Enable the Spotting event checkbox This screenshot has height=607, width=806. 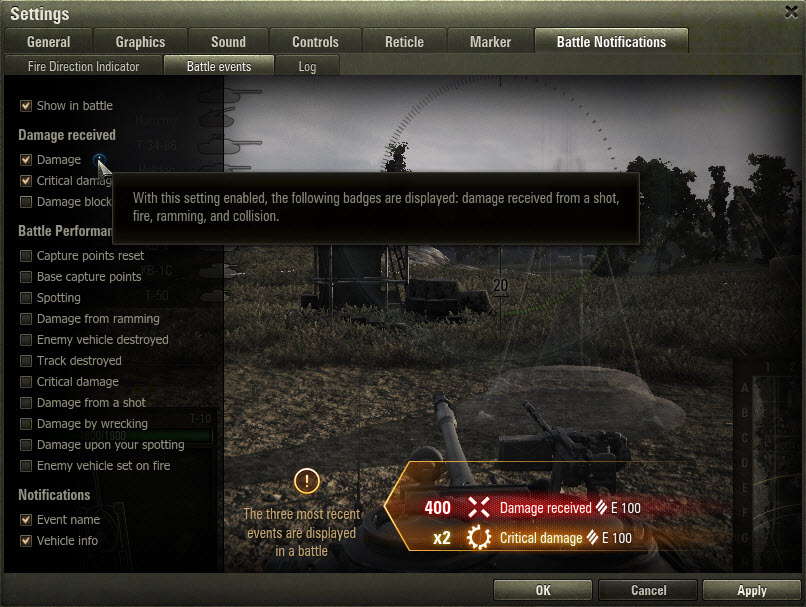coord(26,298)
